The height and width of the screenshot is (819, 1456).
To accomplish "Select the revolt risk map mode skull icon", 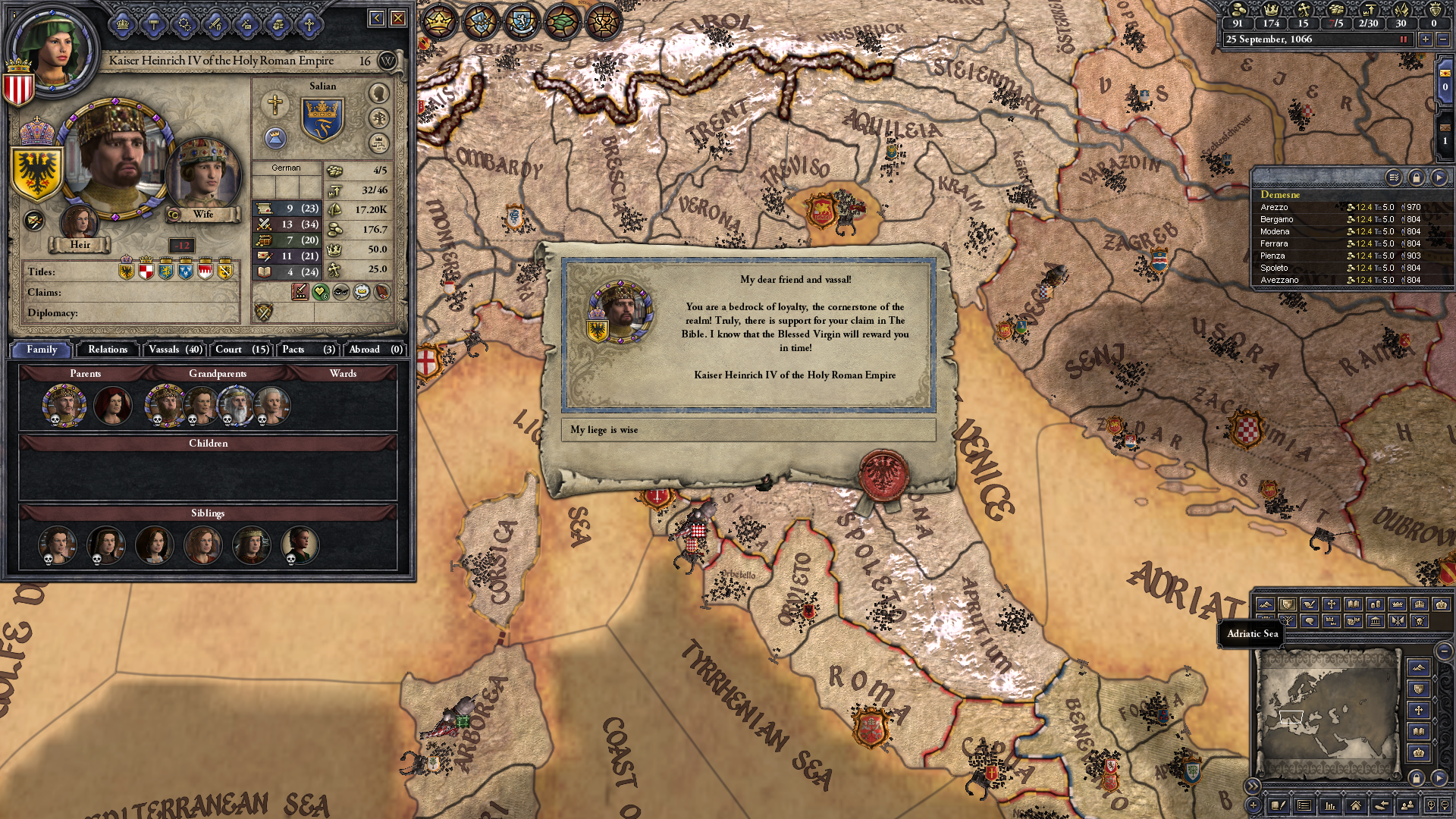I will 1420,622.
